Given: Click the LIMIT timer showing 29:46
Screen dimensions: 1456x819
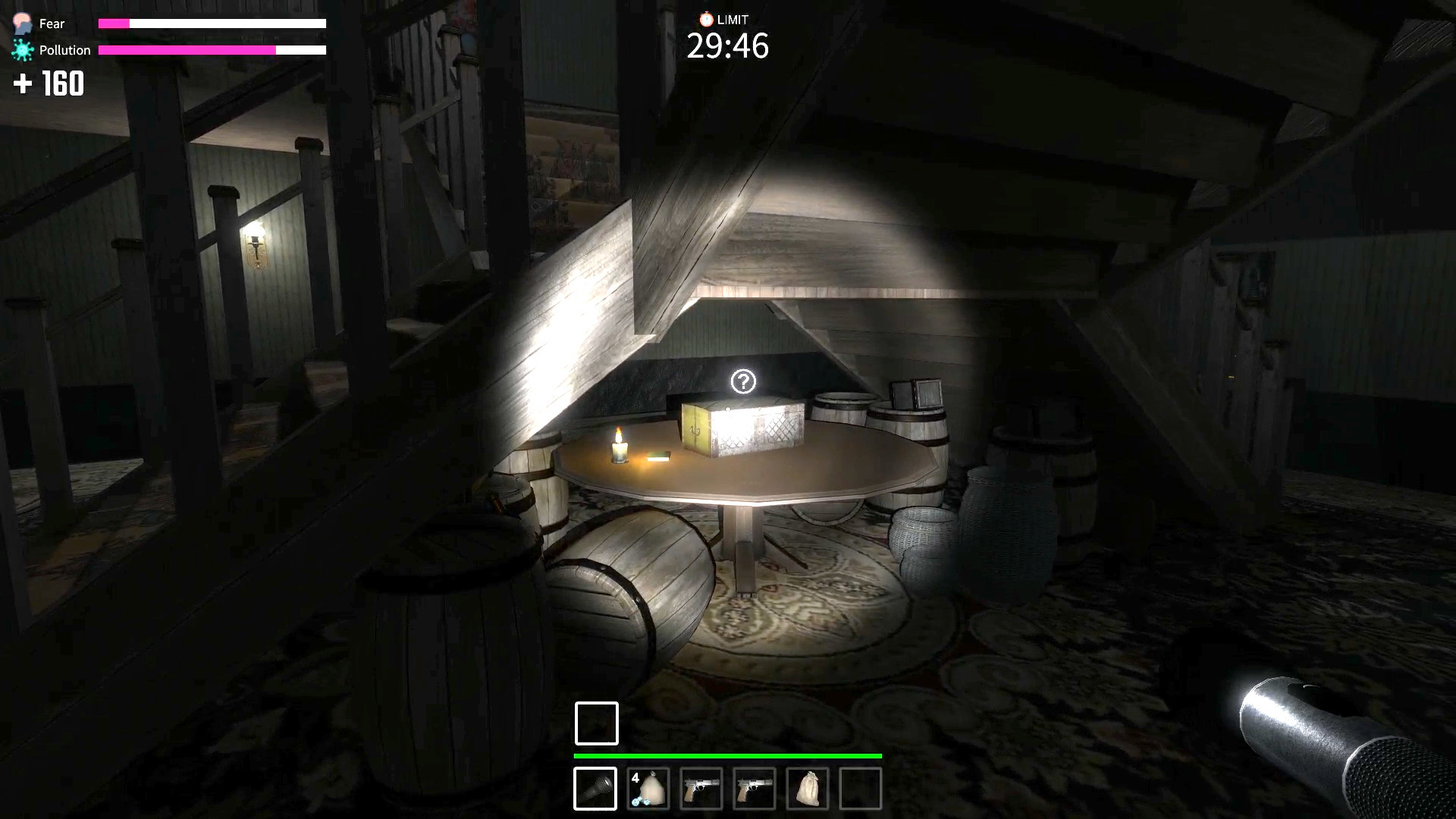Looking at the screenshot, I should click(x=727, y=47).
